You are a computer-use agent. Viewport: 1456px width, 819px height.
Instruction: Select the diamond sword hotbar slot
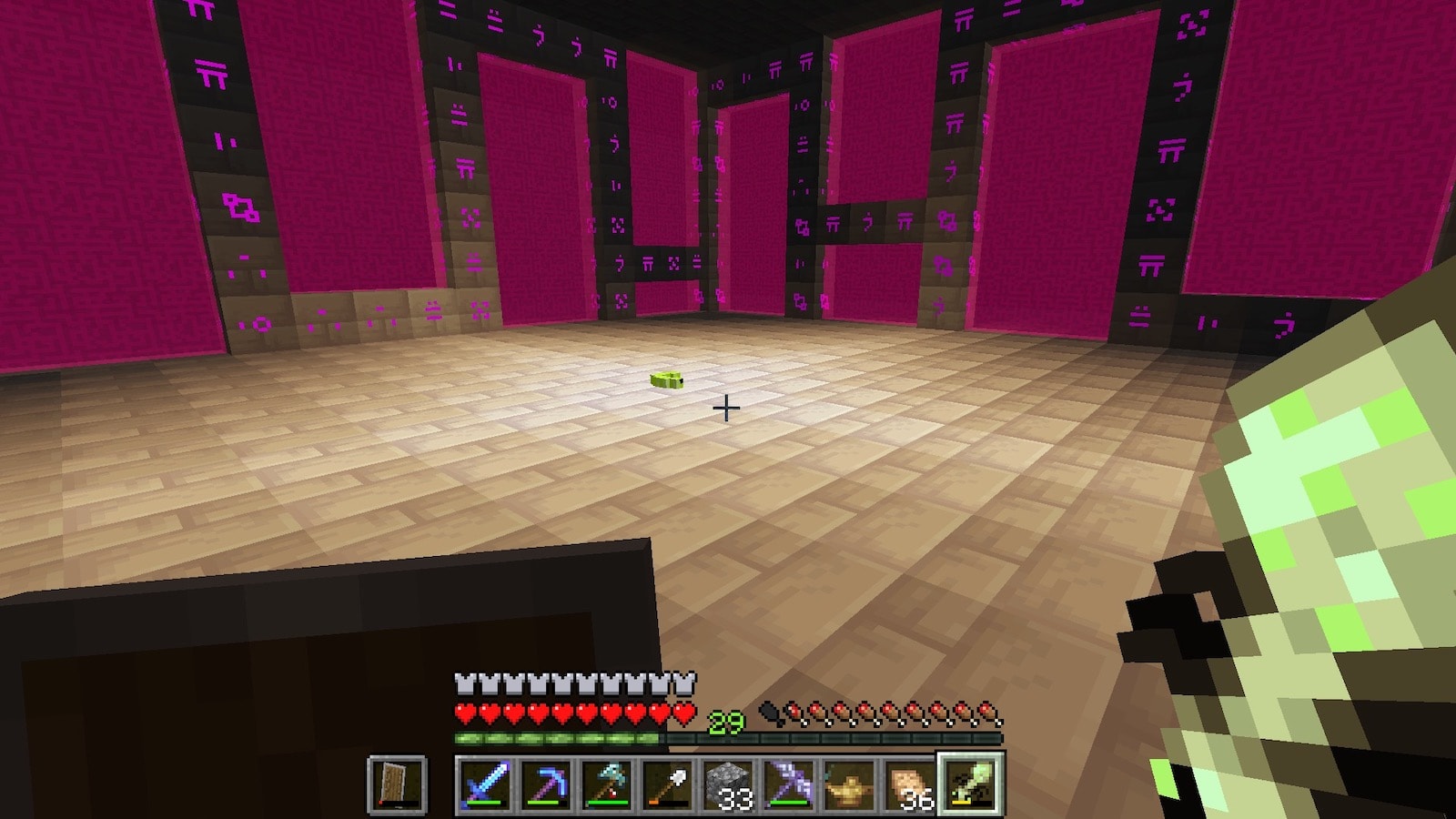coord(485,784)
